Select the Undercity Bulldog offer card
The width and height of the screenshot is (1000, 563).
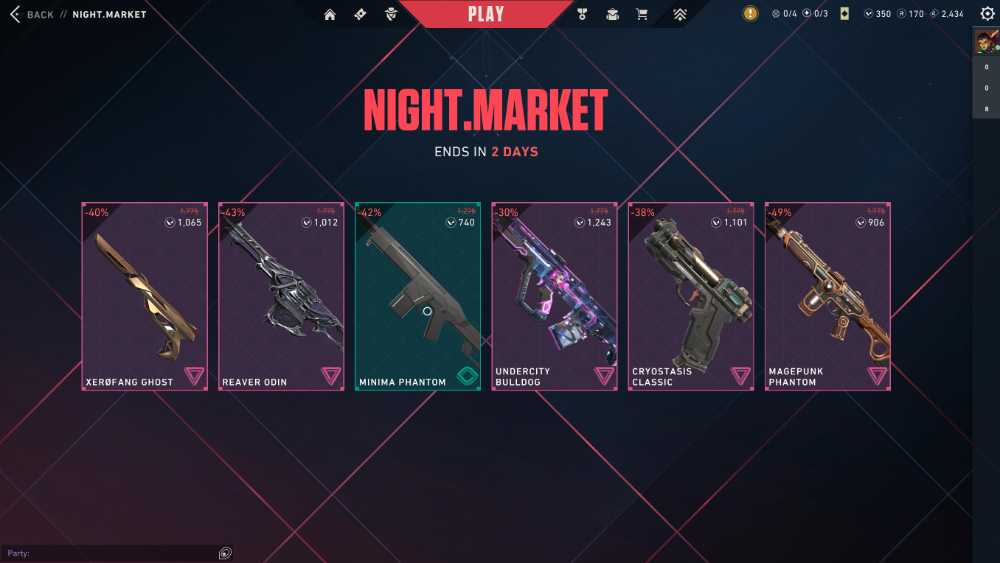point(554,296)
